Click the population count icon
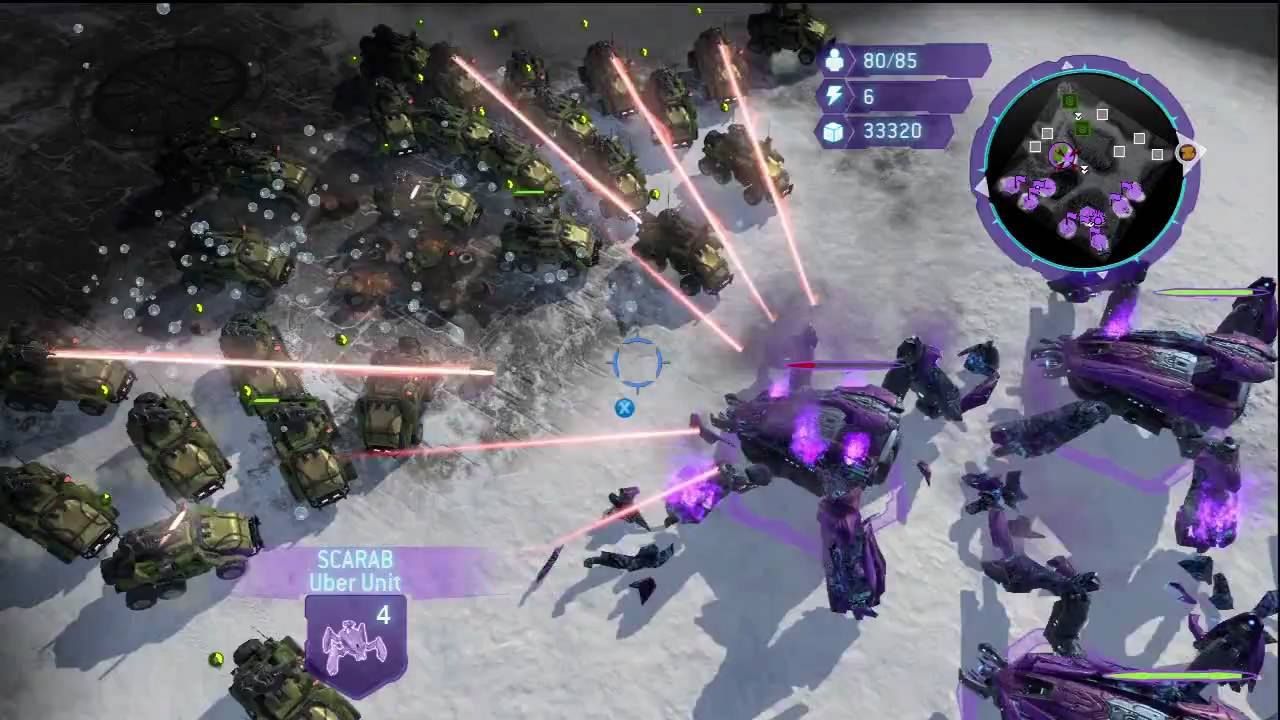1280x720 pixels. click(836, 60)
